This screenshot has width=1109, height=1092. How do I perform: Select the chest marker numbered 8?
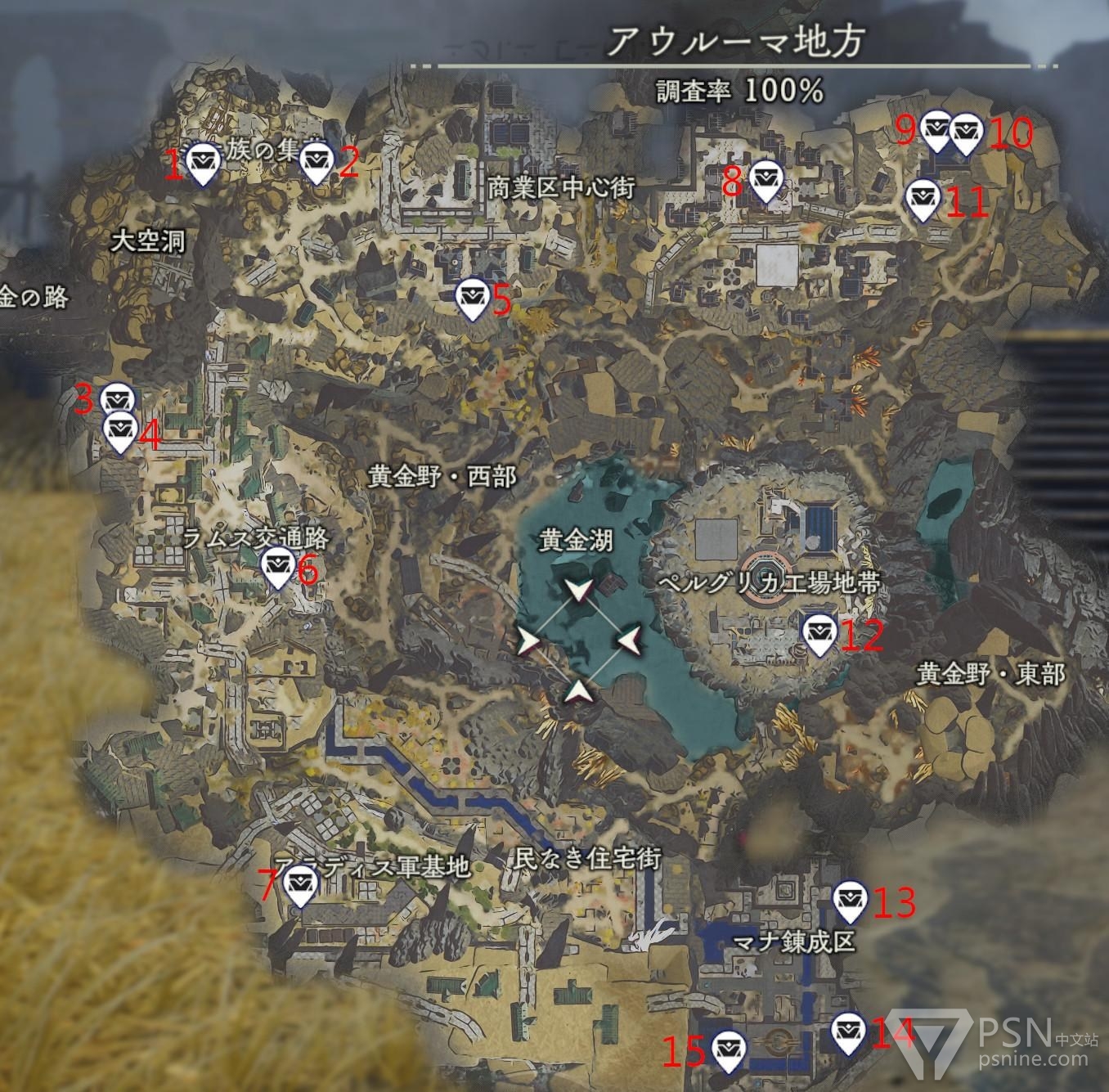point(766,179)
